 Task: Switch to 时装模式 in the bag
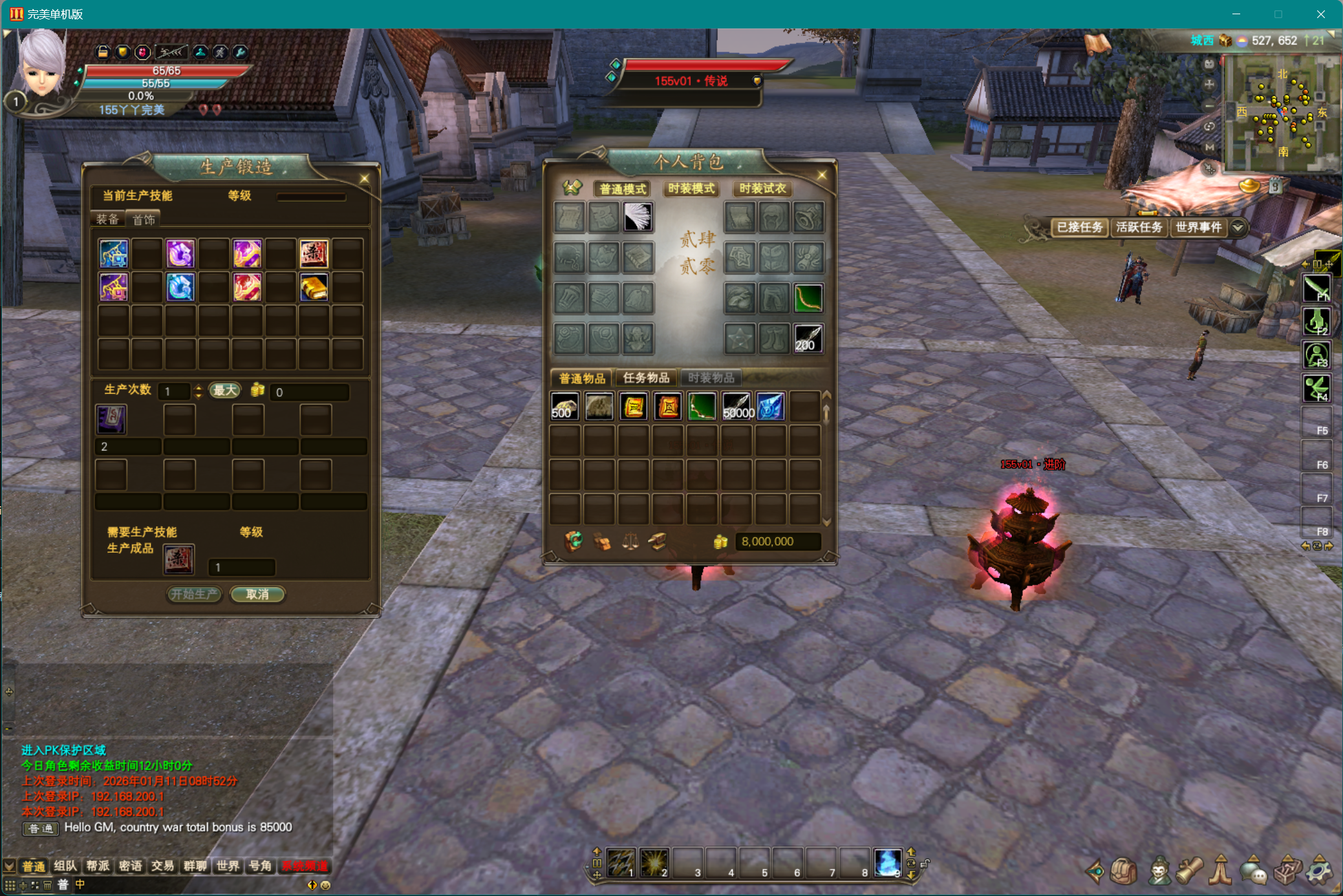click(691, 189)
